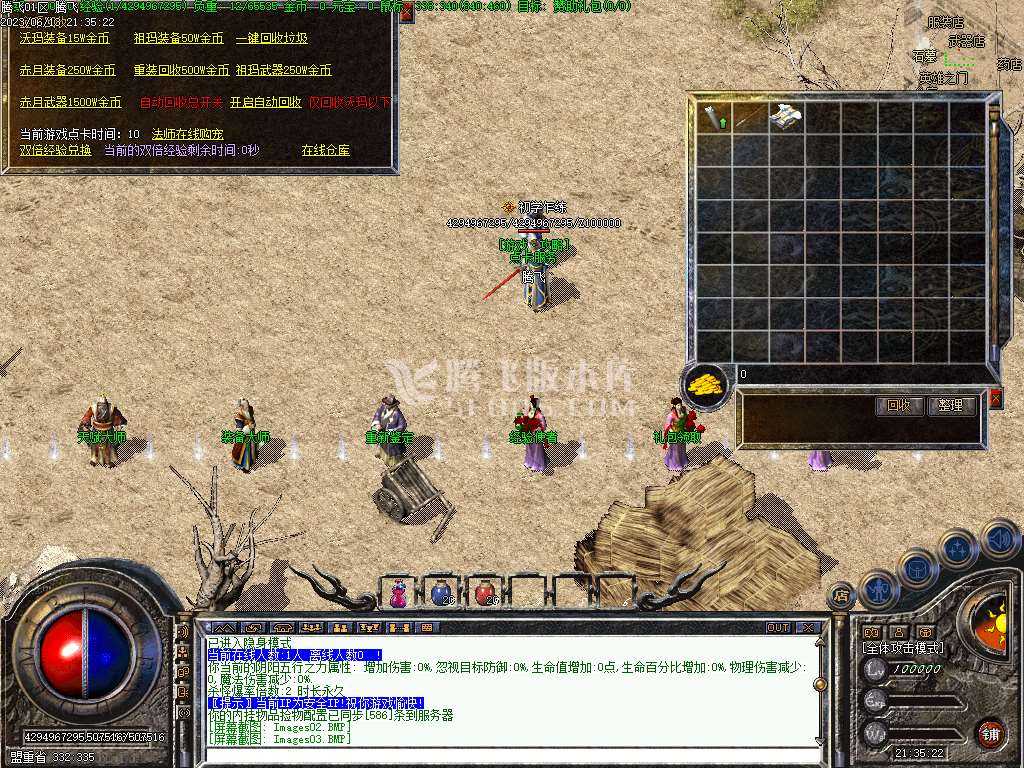Sort the bag with the 整理 button
This screenshot has width=1024, height=768.
click(950, 406)
